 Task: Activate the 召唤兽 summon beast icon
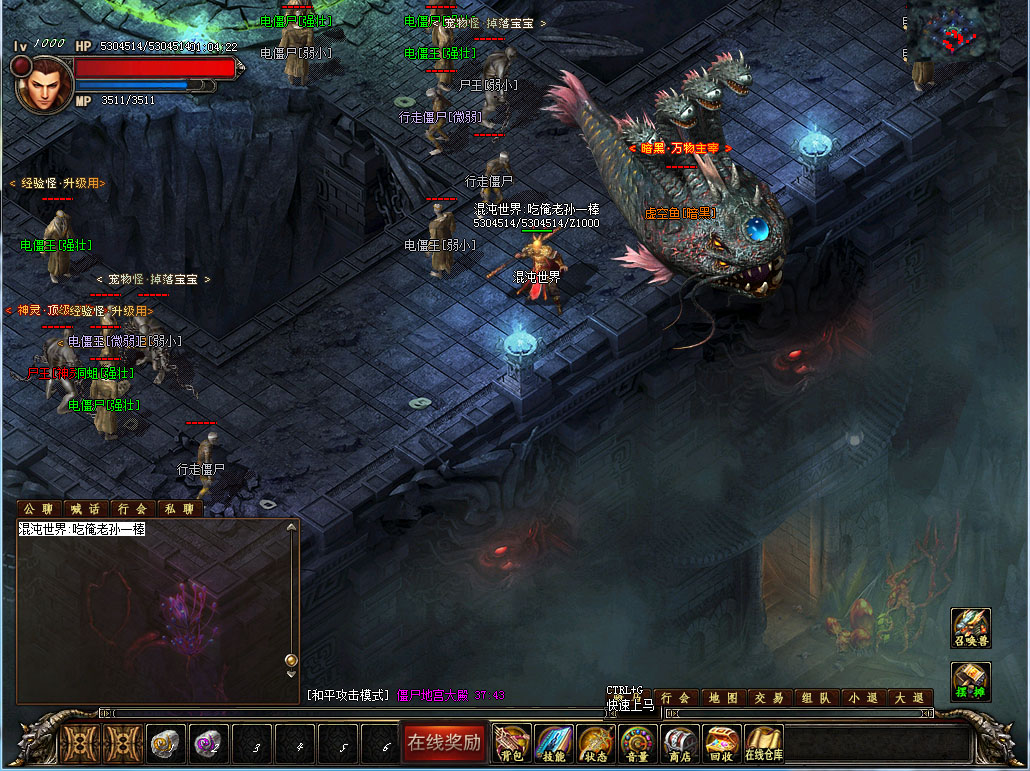pyautogui.click(x=970, y=627)
